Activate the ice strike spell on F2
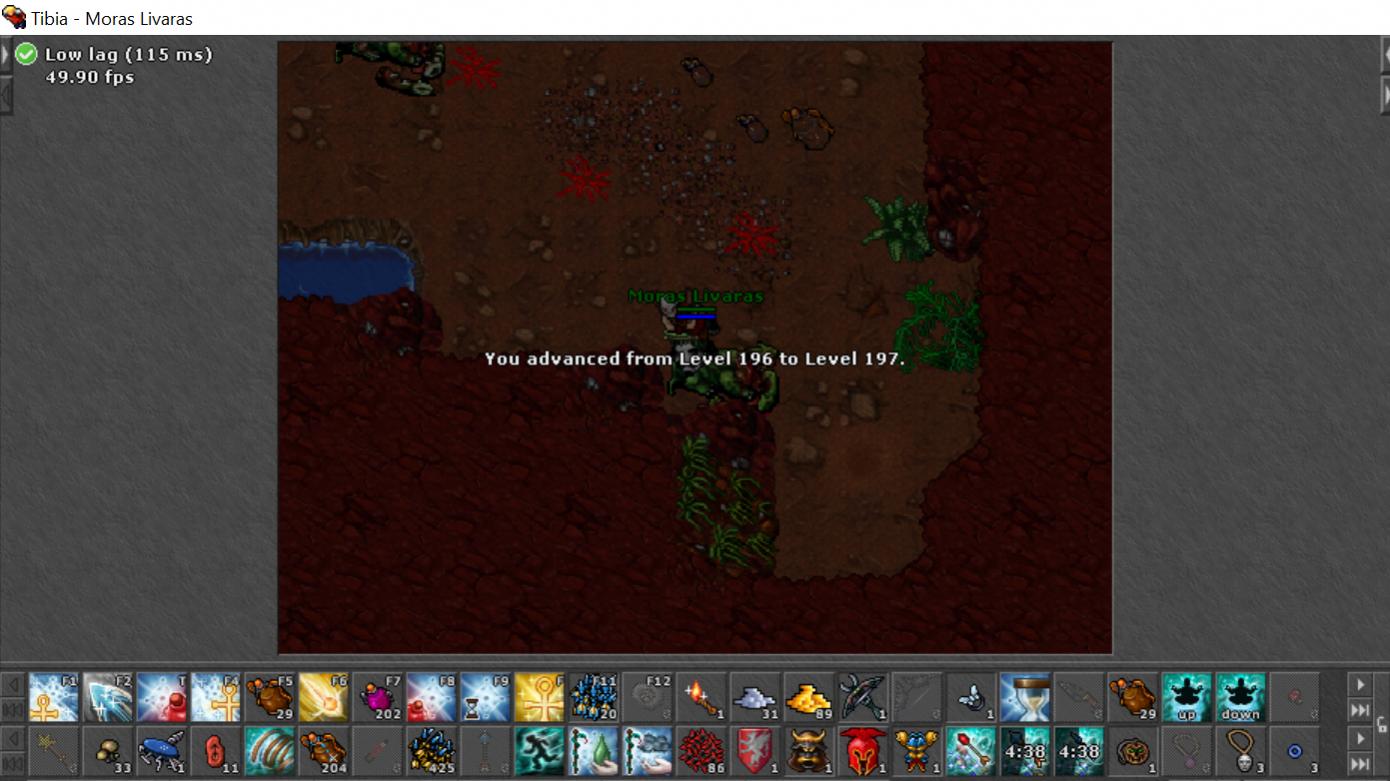The image size is (1390, 781). click(x=108, y=697)
